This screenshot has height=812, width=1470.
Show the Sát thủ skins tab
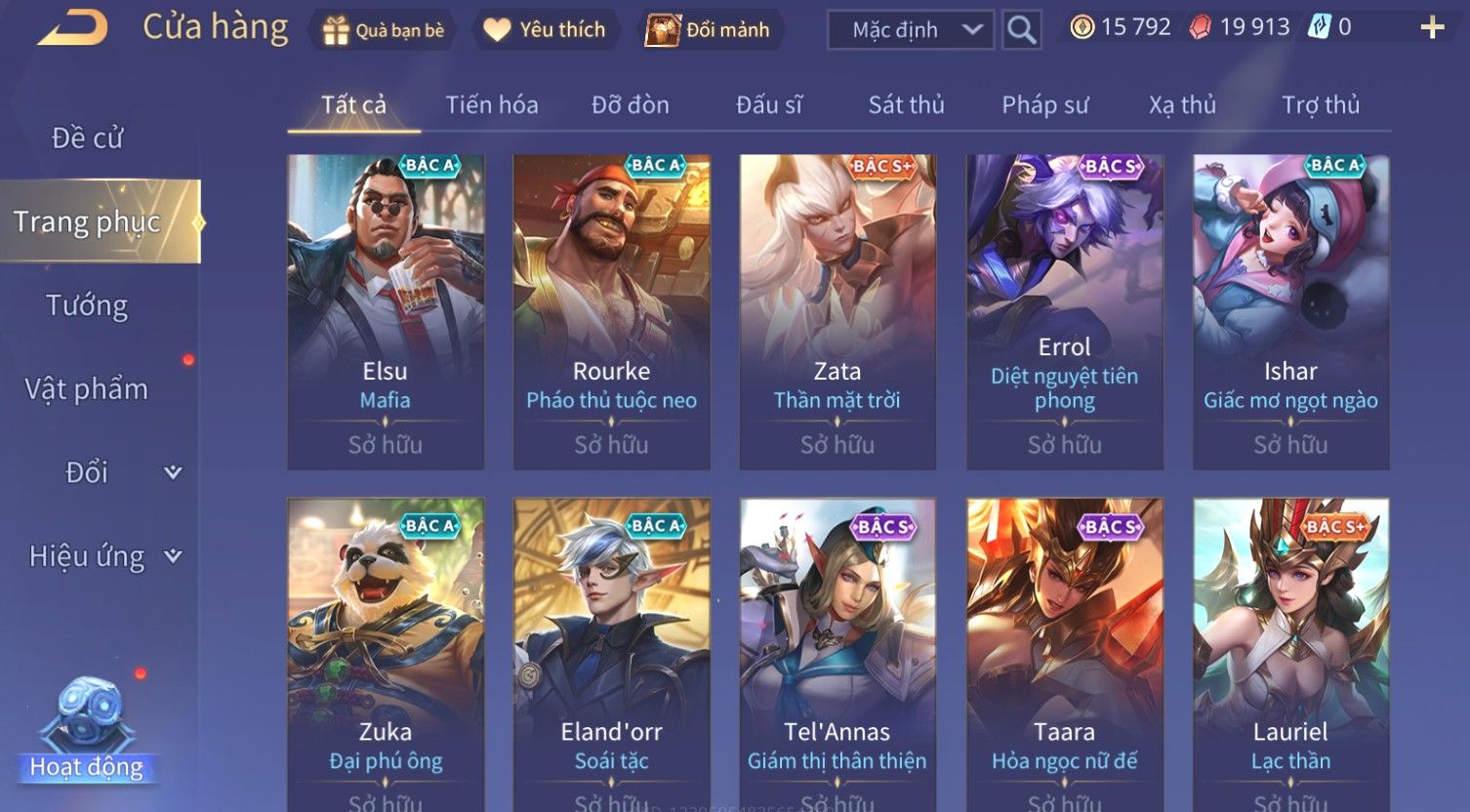906,105
